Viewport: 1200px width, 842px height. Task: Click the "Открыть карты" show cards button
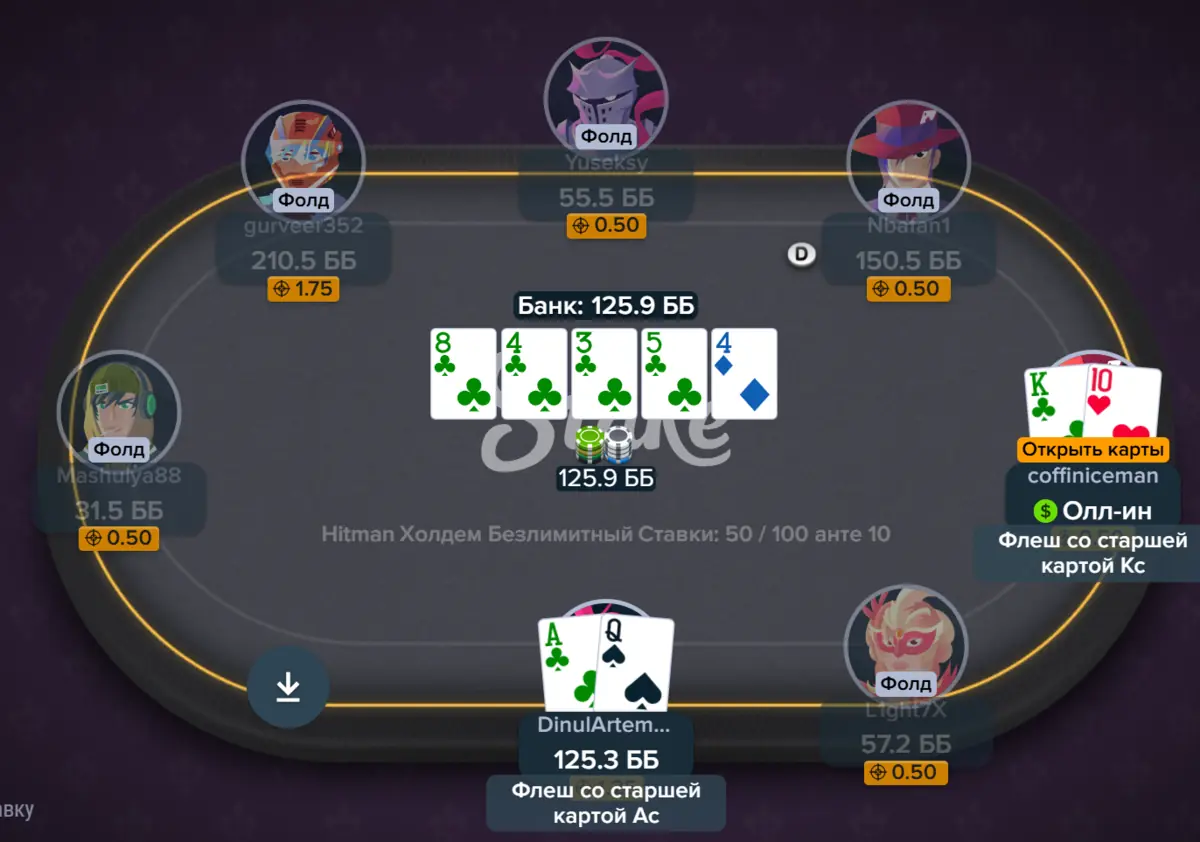1093,450
